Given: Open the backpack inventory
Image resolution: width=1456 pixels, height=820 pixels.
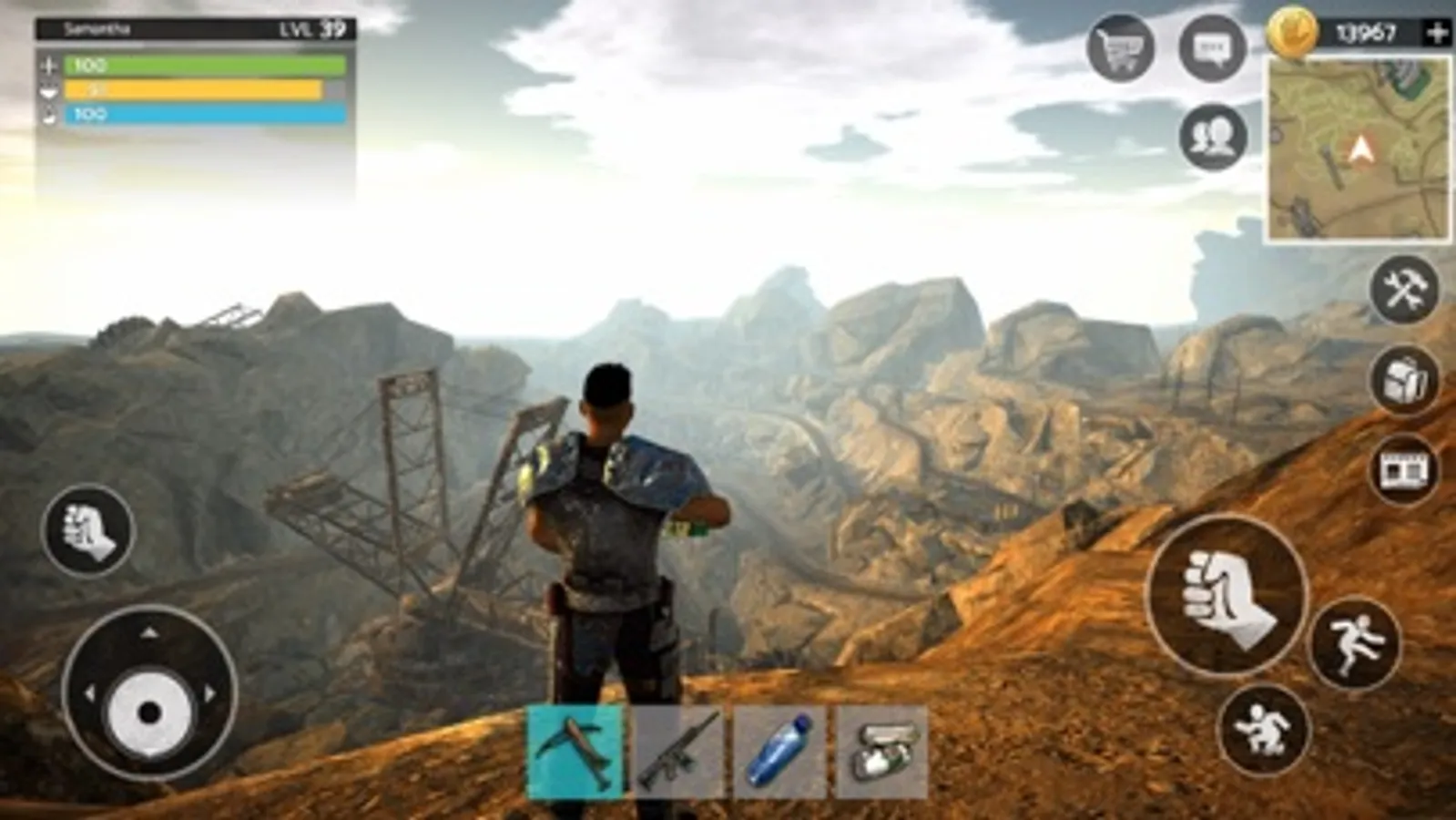Looking at the screenshot, I should (x=1403, y=382).
